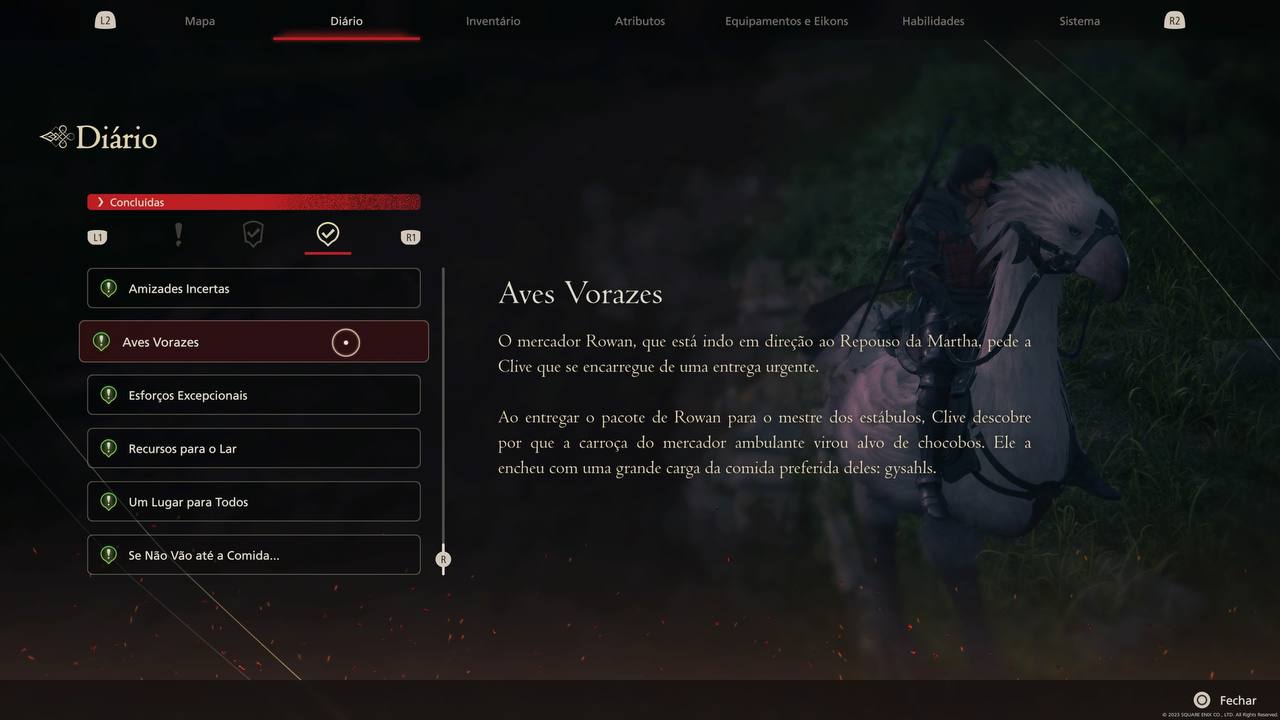Select the Diário tab

click(x=346, y=21)
